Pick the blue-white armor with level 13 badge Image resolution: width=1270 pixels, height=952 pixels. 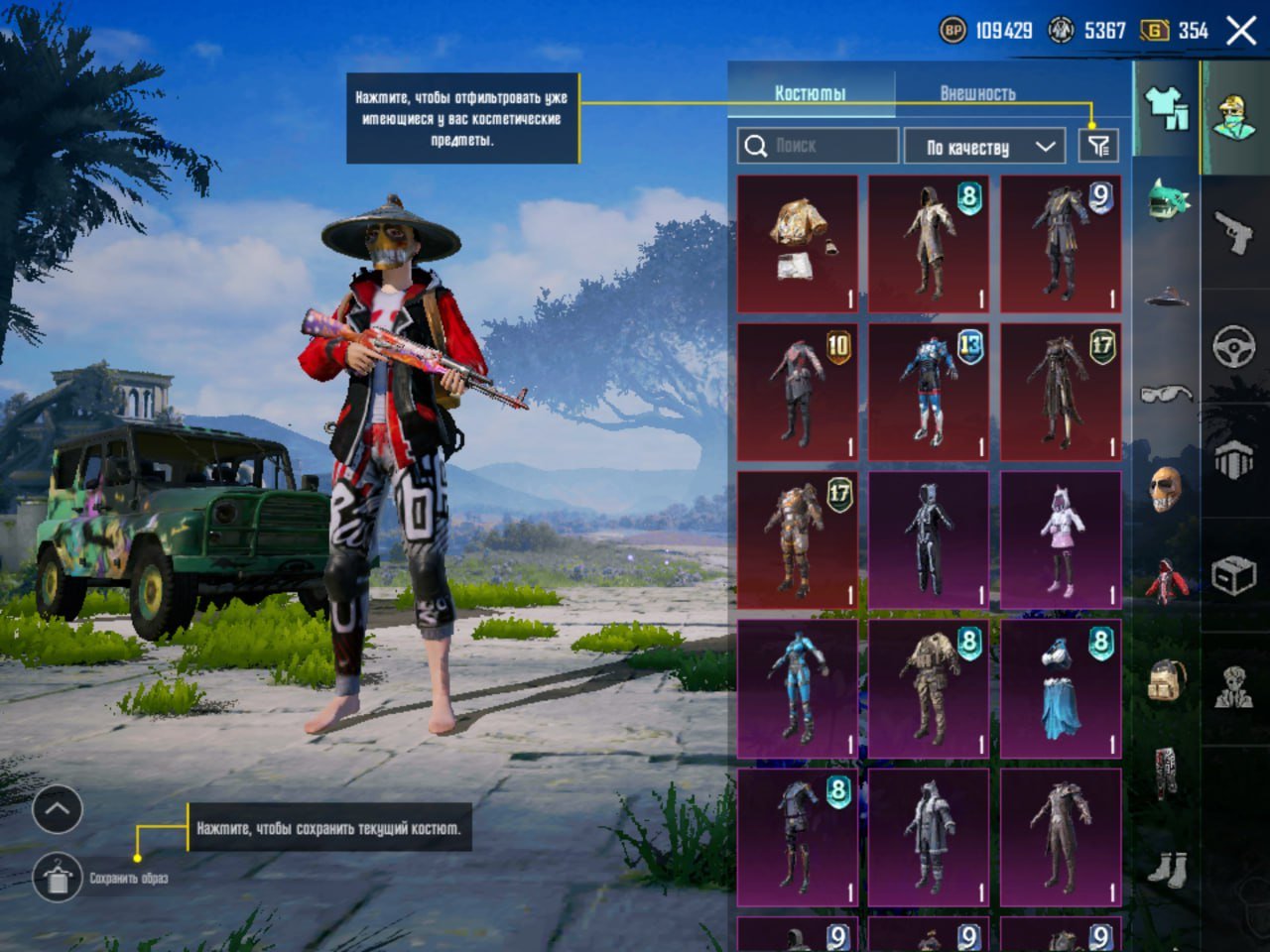click(929, 392)
